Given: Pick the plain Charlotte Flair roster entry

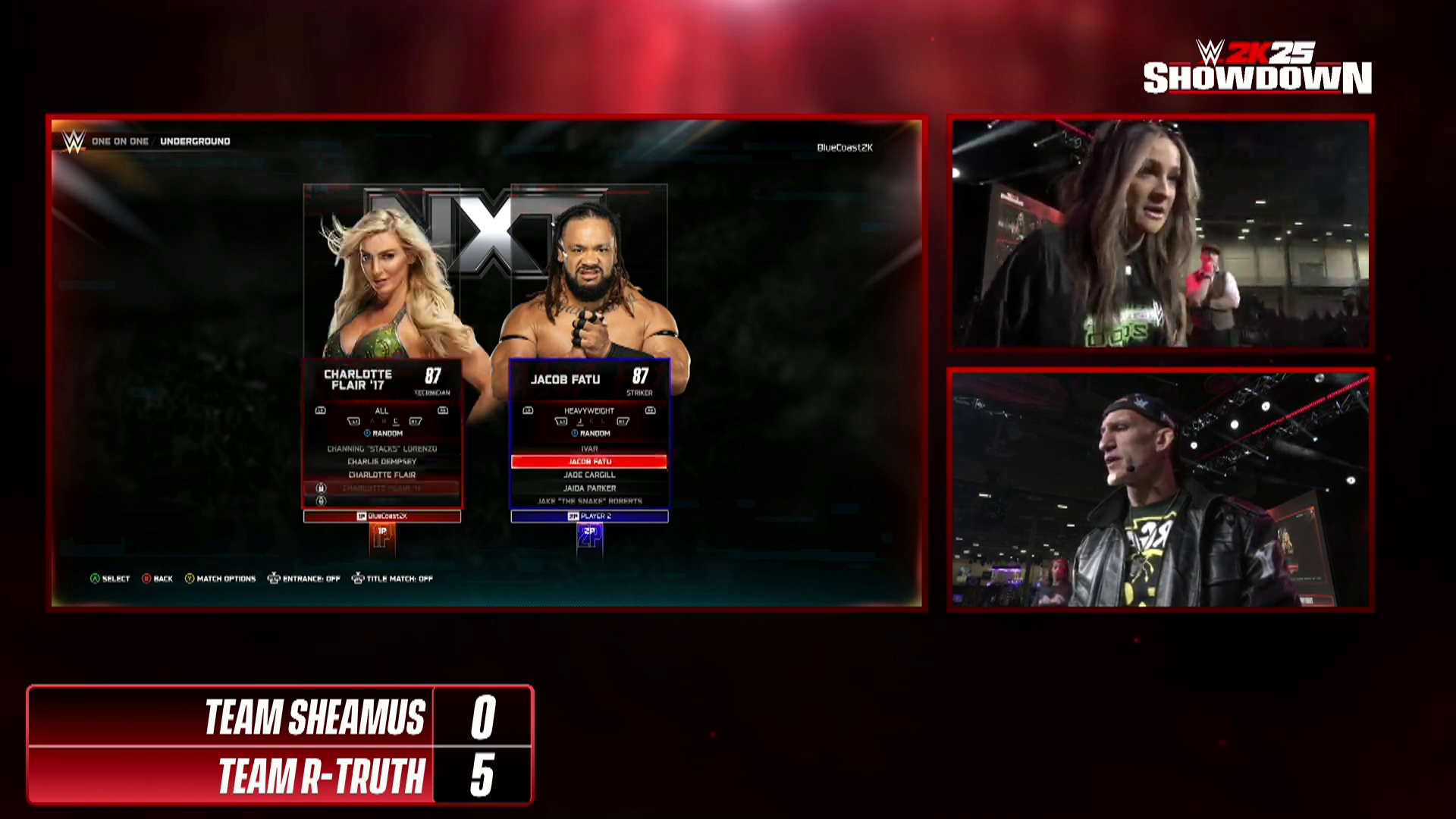Looking at the screenshot, I should point(381,475).
